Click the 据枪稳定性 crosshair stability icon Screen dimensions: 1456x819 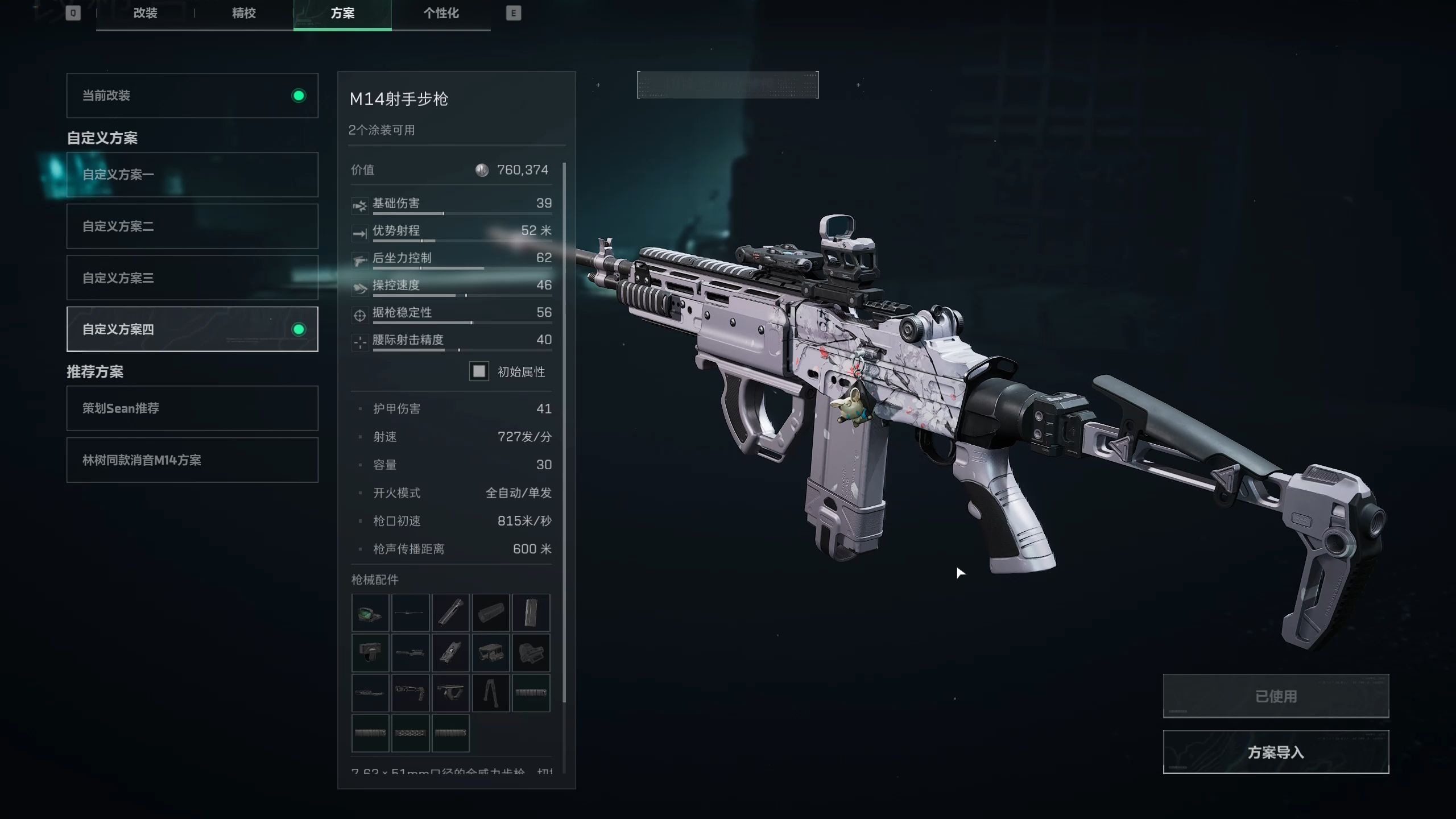coord(359,312)
